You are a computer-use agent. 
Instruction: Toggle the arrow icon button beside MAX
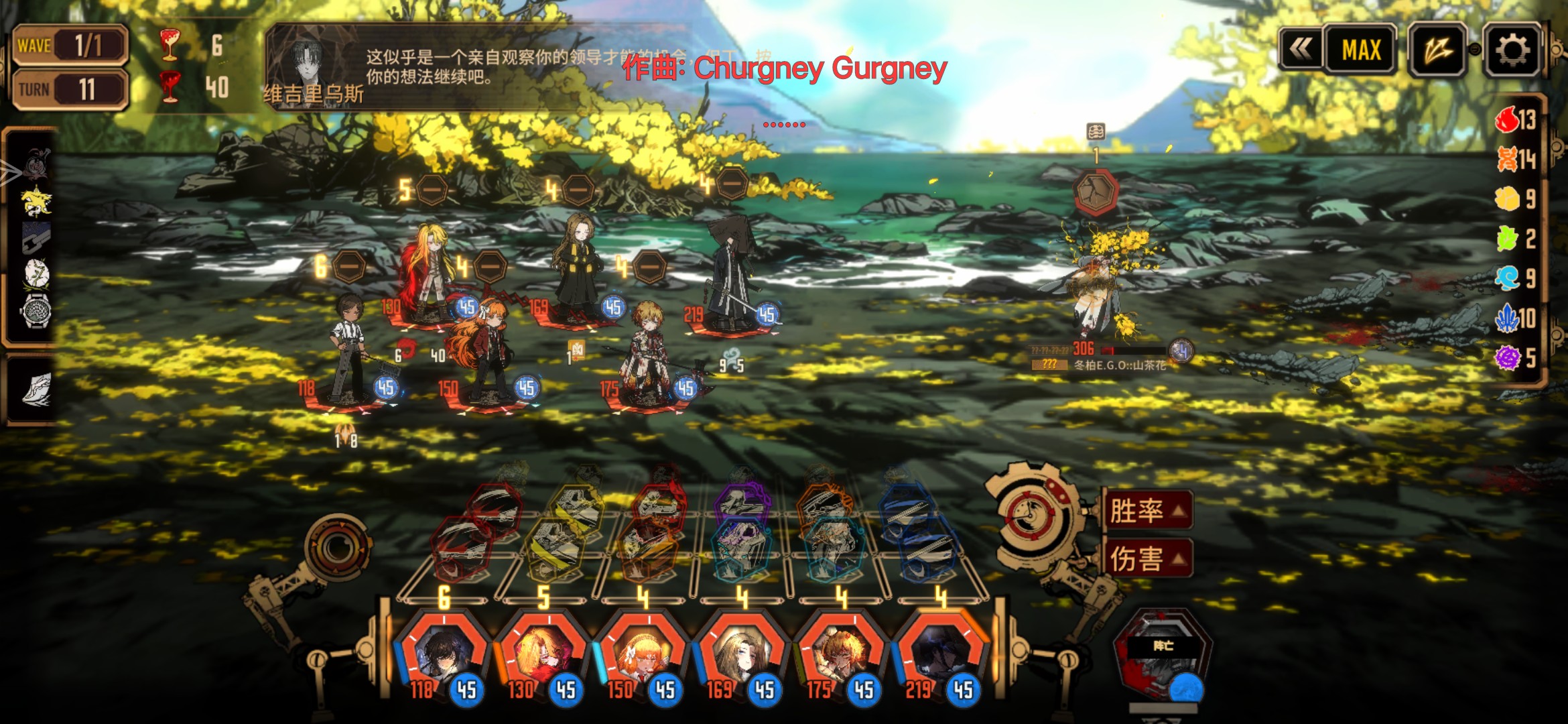pyautogui.click(x=1437, y=50)
